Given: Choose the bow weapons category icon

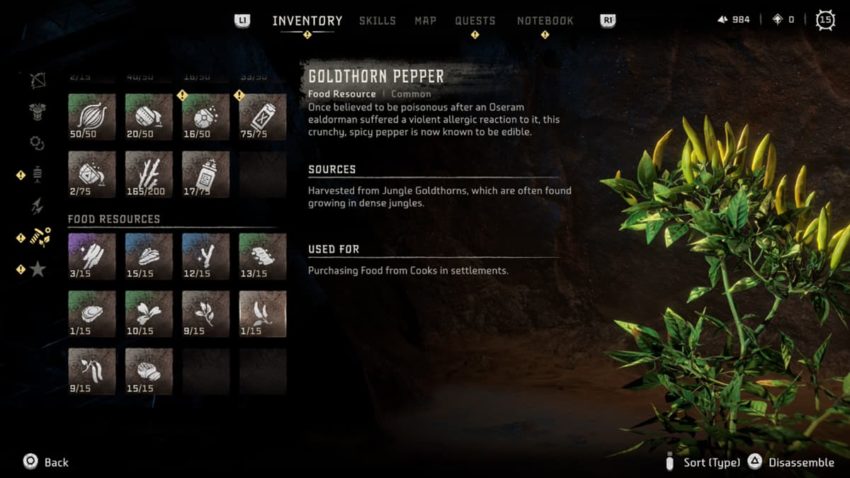Looking at the screenshot, I should [x=38, y=80].
